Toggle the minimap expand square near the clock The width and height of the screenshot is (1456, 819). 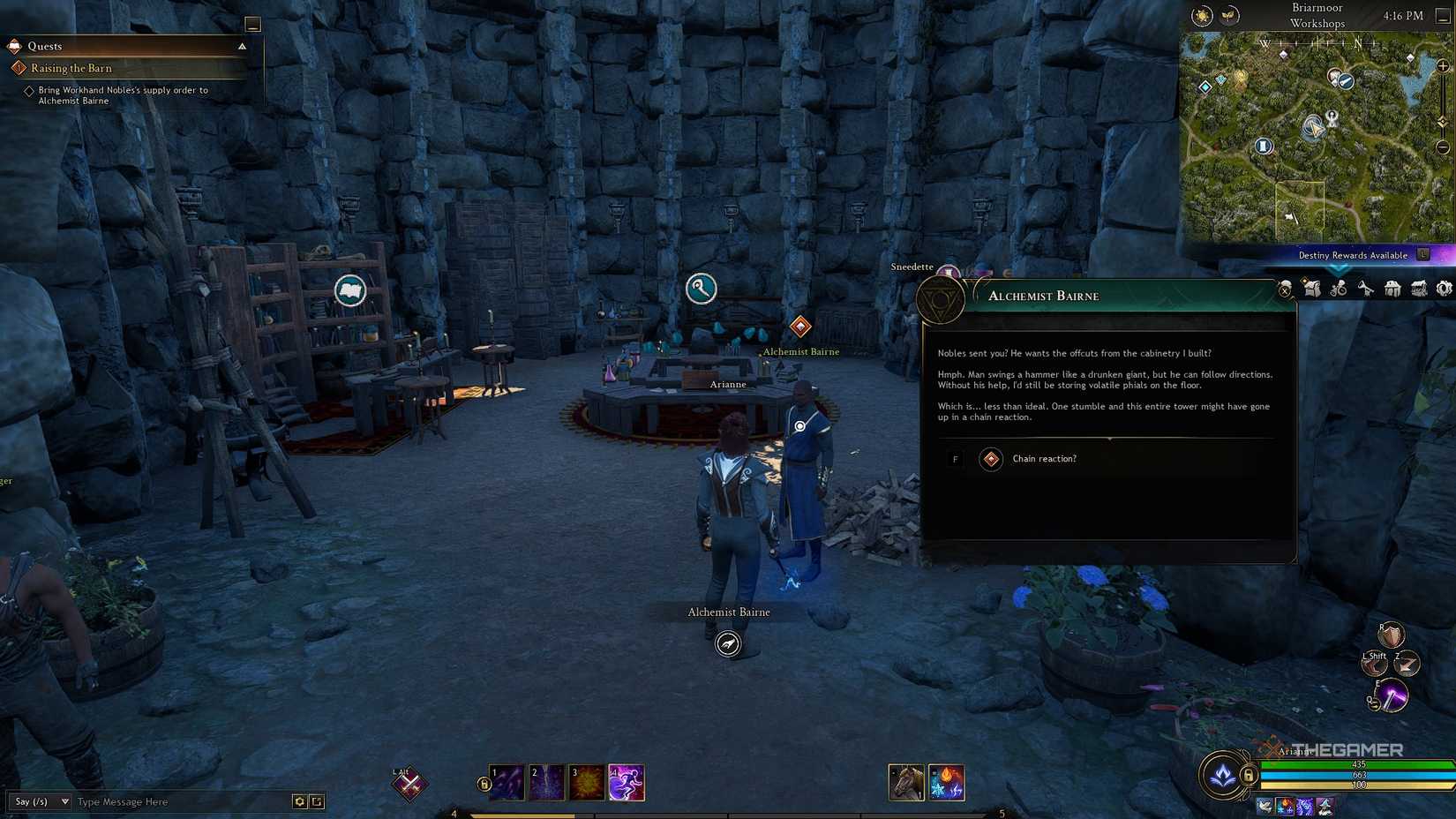point(1444,16)
